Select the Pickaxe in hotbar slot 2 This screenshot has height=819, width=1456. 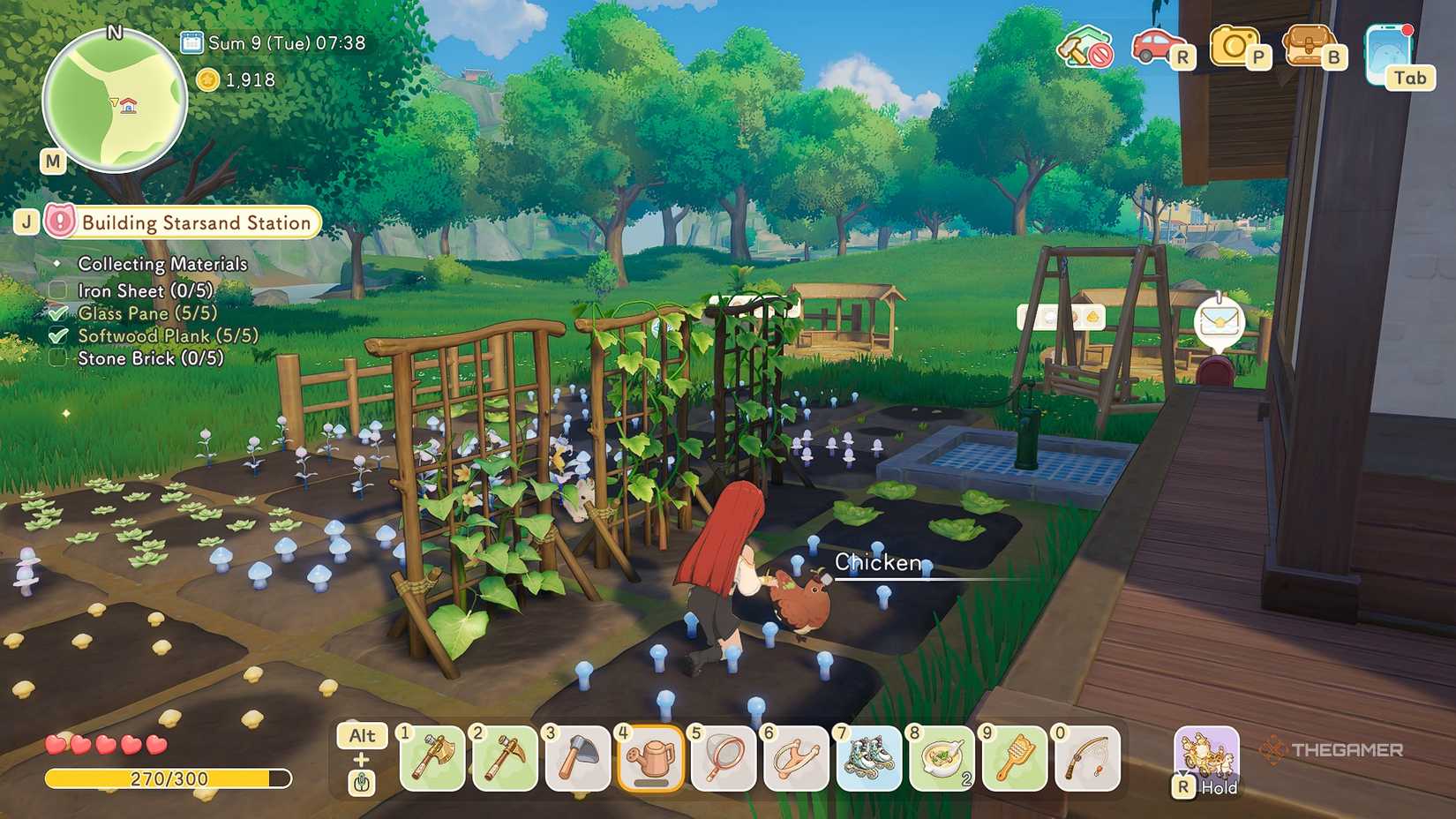click(505, 759)
